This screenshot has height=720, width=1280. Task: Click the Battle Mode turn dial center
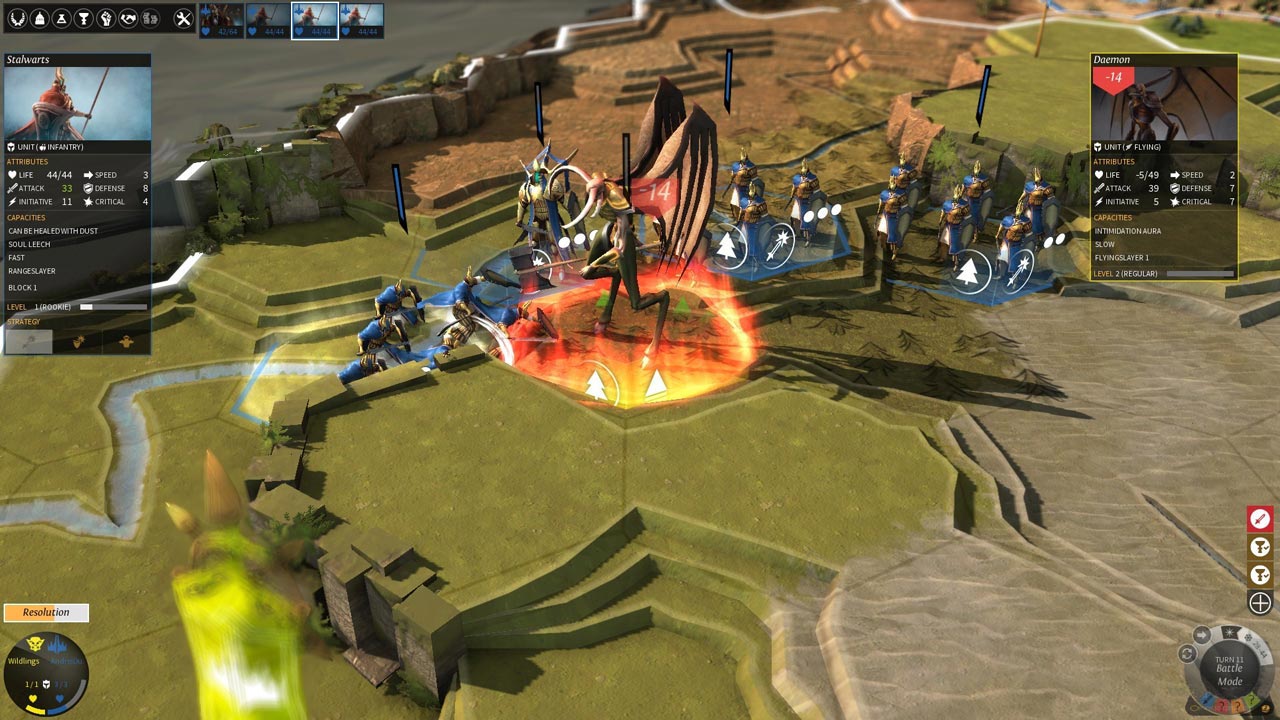tap(1229, 671)
